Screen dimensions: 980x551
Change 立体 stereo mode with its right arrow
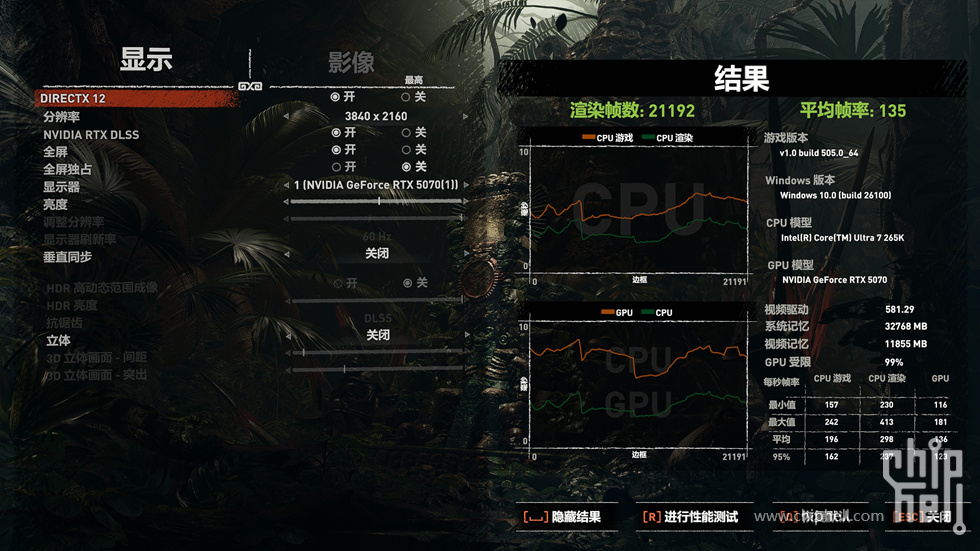tap(467, 336)
